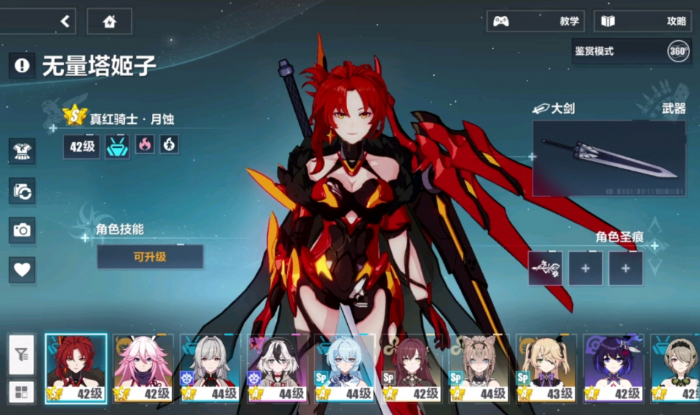The image size is (700, 415).
Task: Open the 教学 tutorial
Action: pyautogui.click(x=534, y=21)
